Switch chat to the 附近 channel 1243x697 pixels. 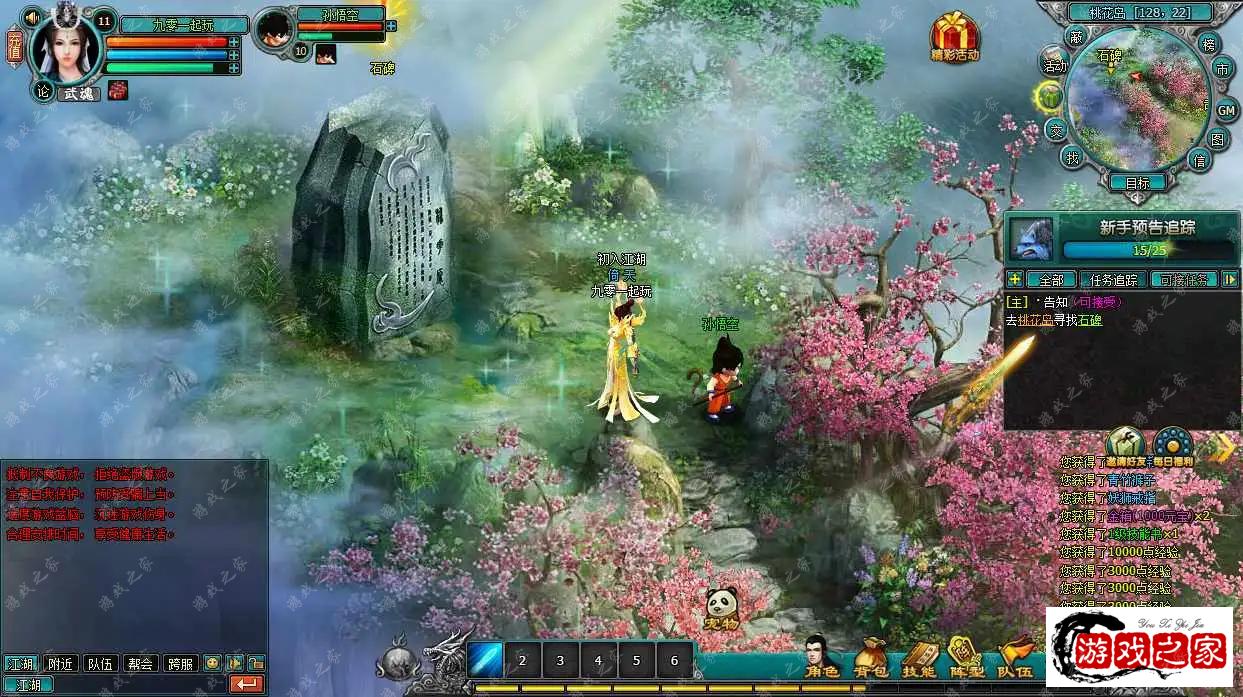60,662
